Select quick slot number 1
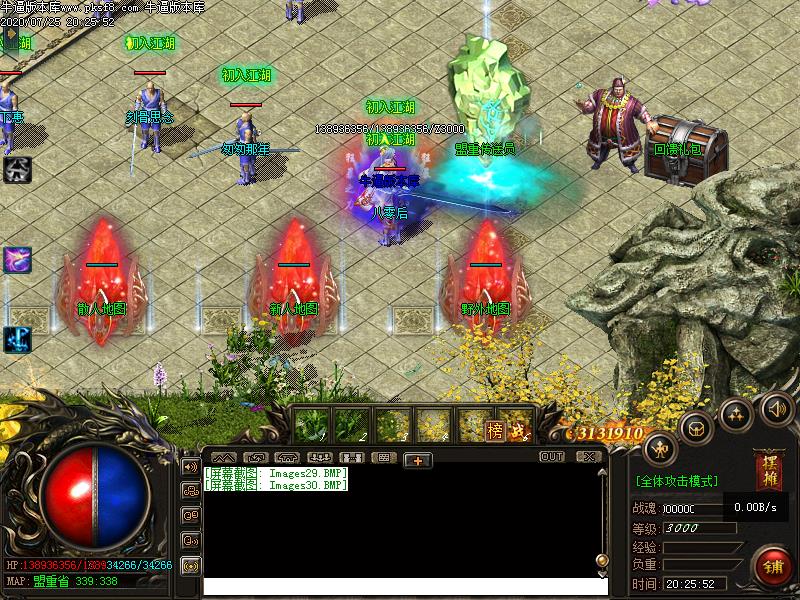The width and height of the screenshot is (800, 600). [x=311, y=426]
